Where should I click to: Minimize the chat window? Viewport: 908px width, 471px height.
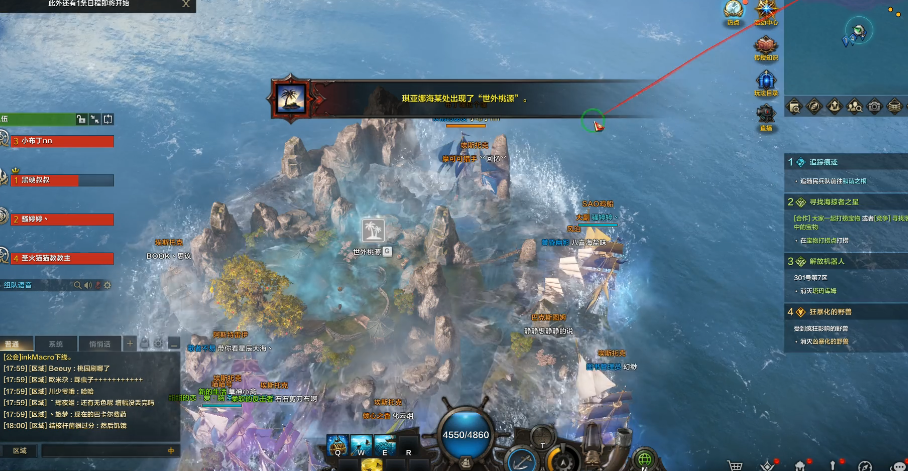click(172, 343)
